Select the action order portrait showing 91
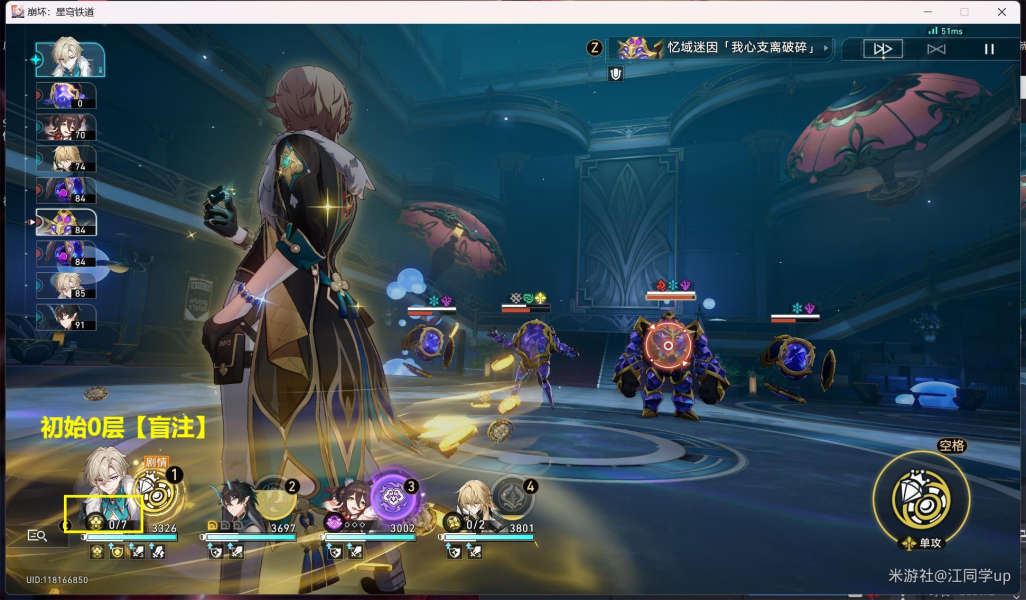Image resolution: width=1026 pixels, height=600 pixels. tap(66, 316)
